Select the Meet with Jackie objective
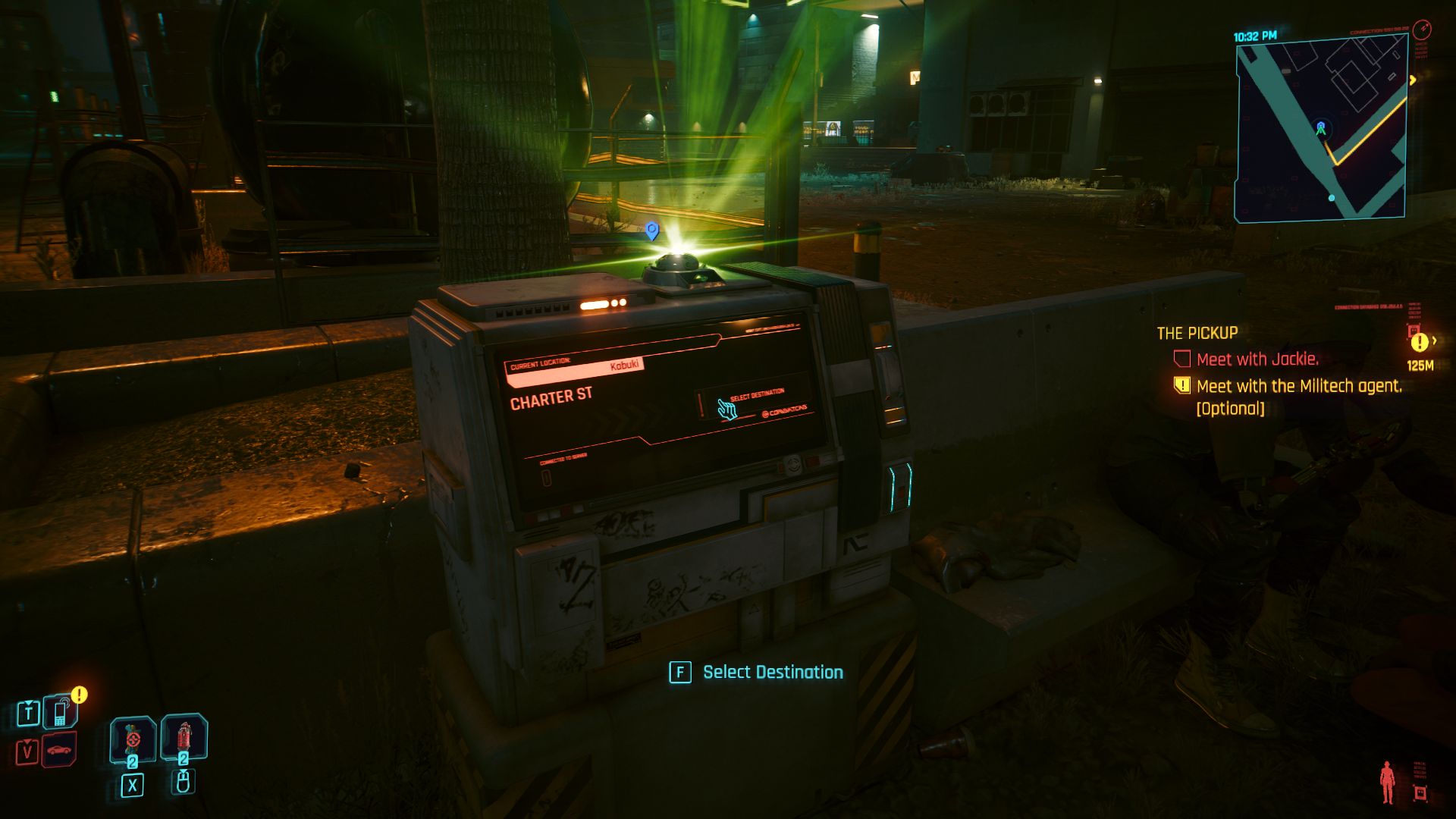 pyautogui.click(x=1257, y=359)
